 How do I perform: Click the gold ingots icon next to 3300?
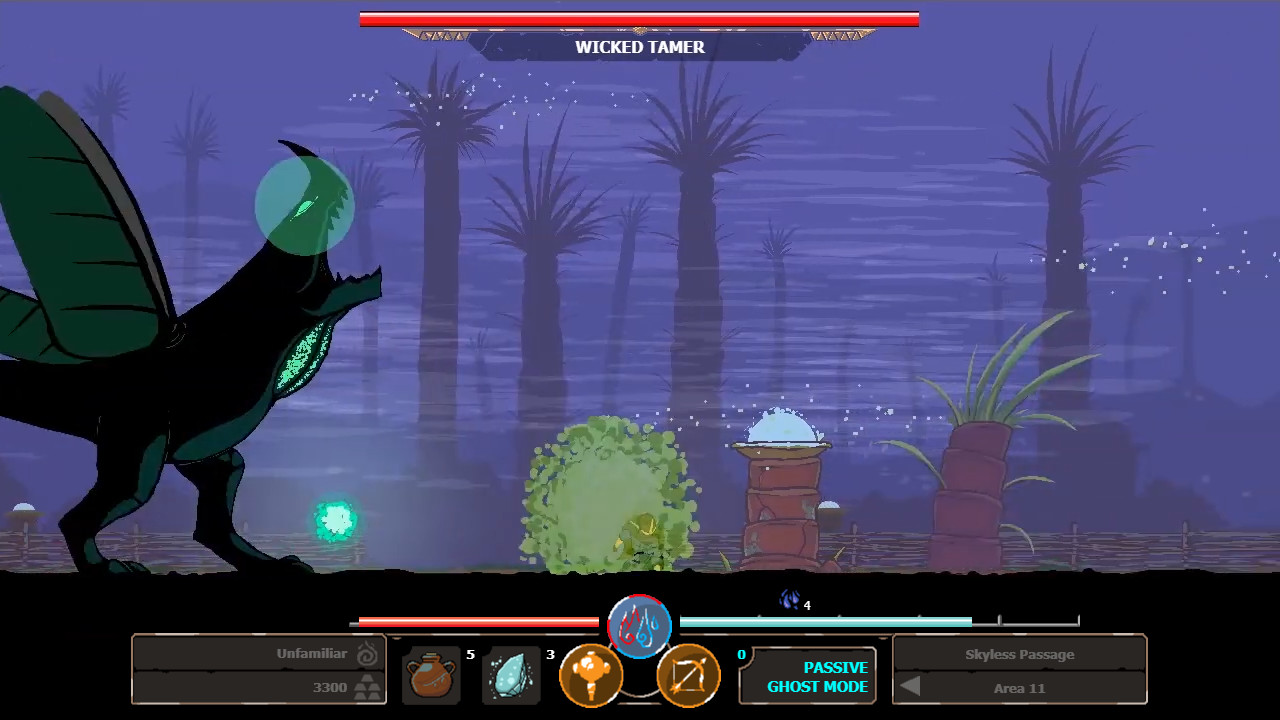point(366,688)
